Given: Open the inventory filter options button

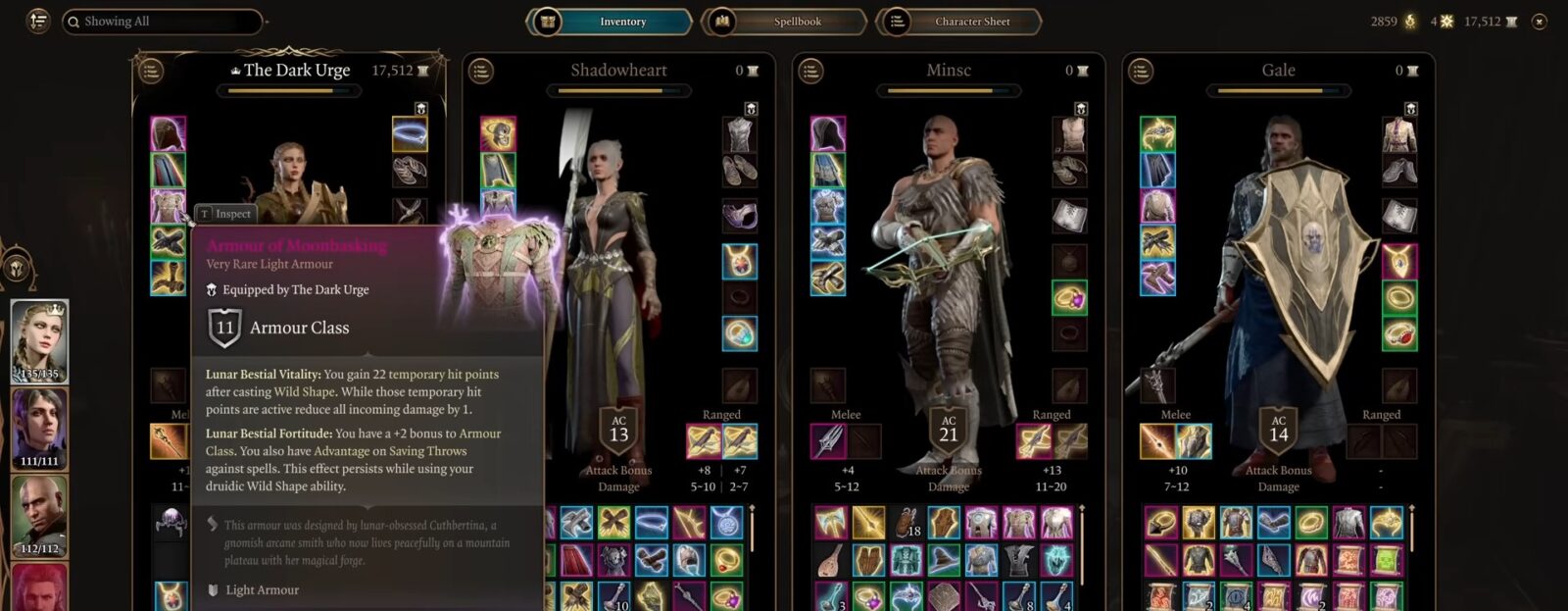Looking at the screenshot, I should pos(38,21).
